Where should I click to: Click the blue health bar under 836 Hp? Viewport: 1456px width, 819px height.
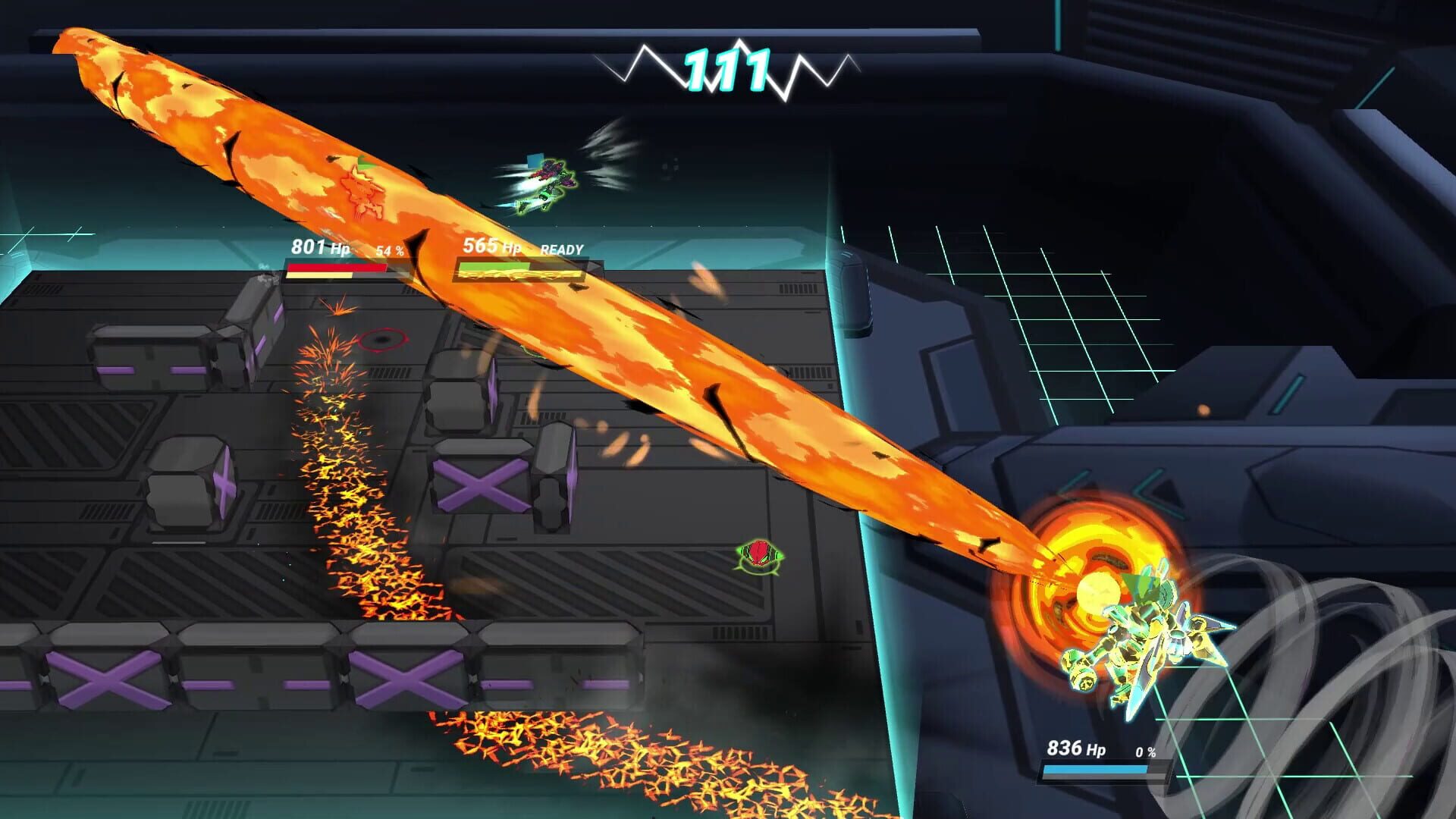[1096, 768]
